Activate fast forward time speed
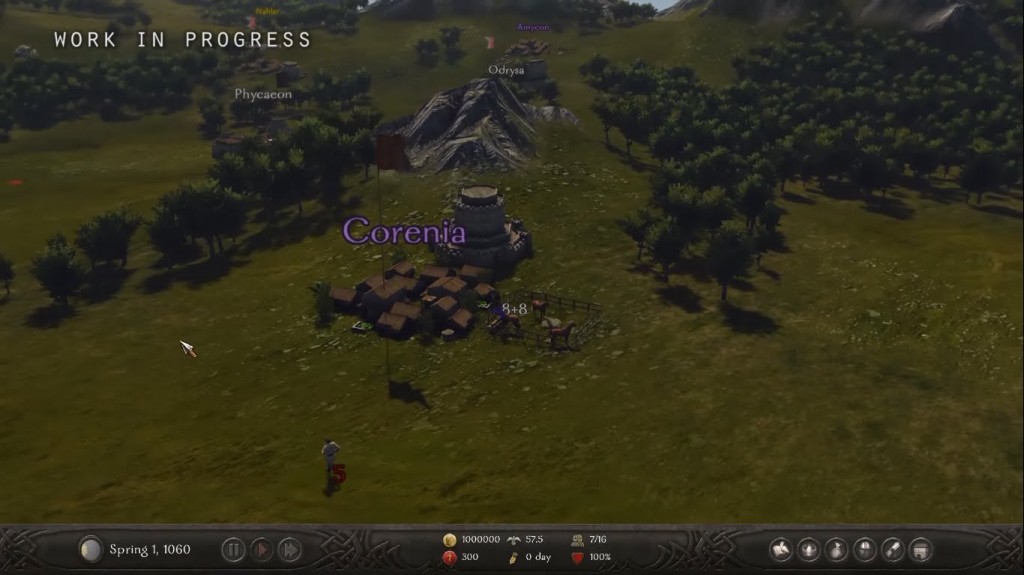This screenshot has height=575, width=1024. tap(289, 549)
